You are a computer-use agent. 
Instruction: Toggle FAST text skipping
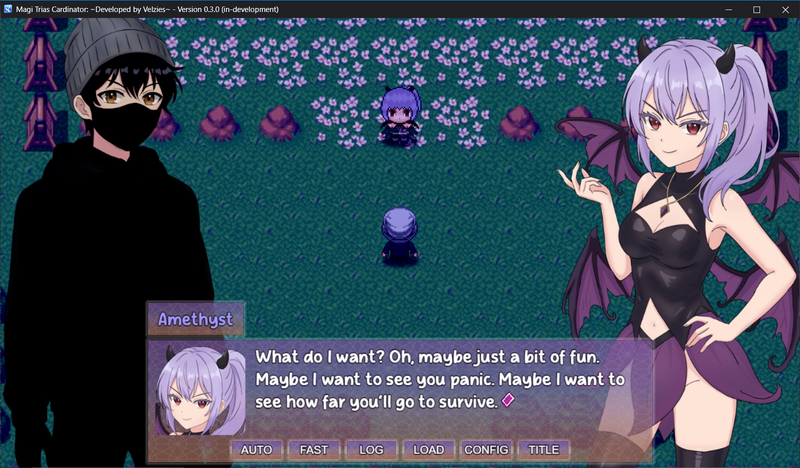(x=314, y=450)
